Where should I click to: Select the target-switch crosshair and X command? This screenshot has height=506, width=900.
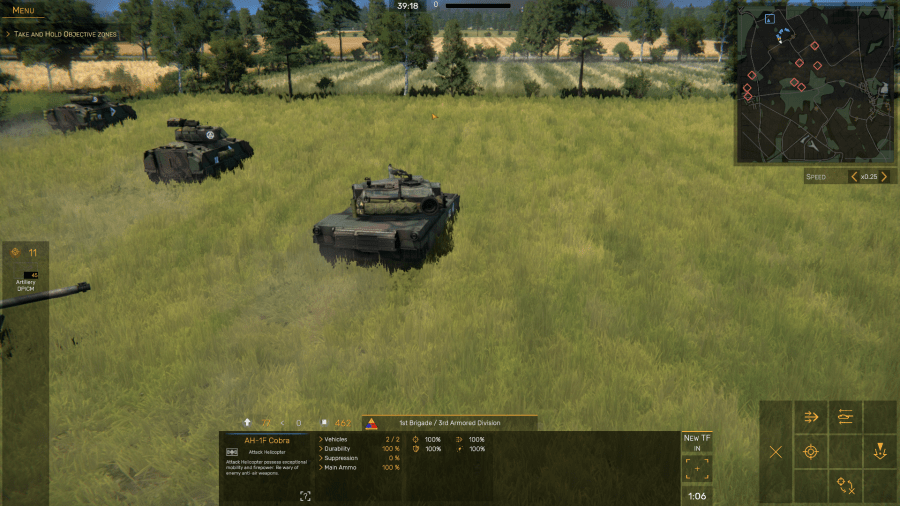(846, 486)
